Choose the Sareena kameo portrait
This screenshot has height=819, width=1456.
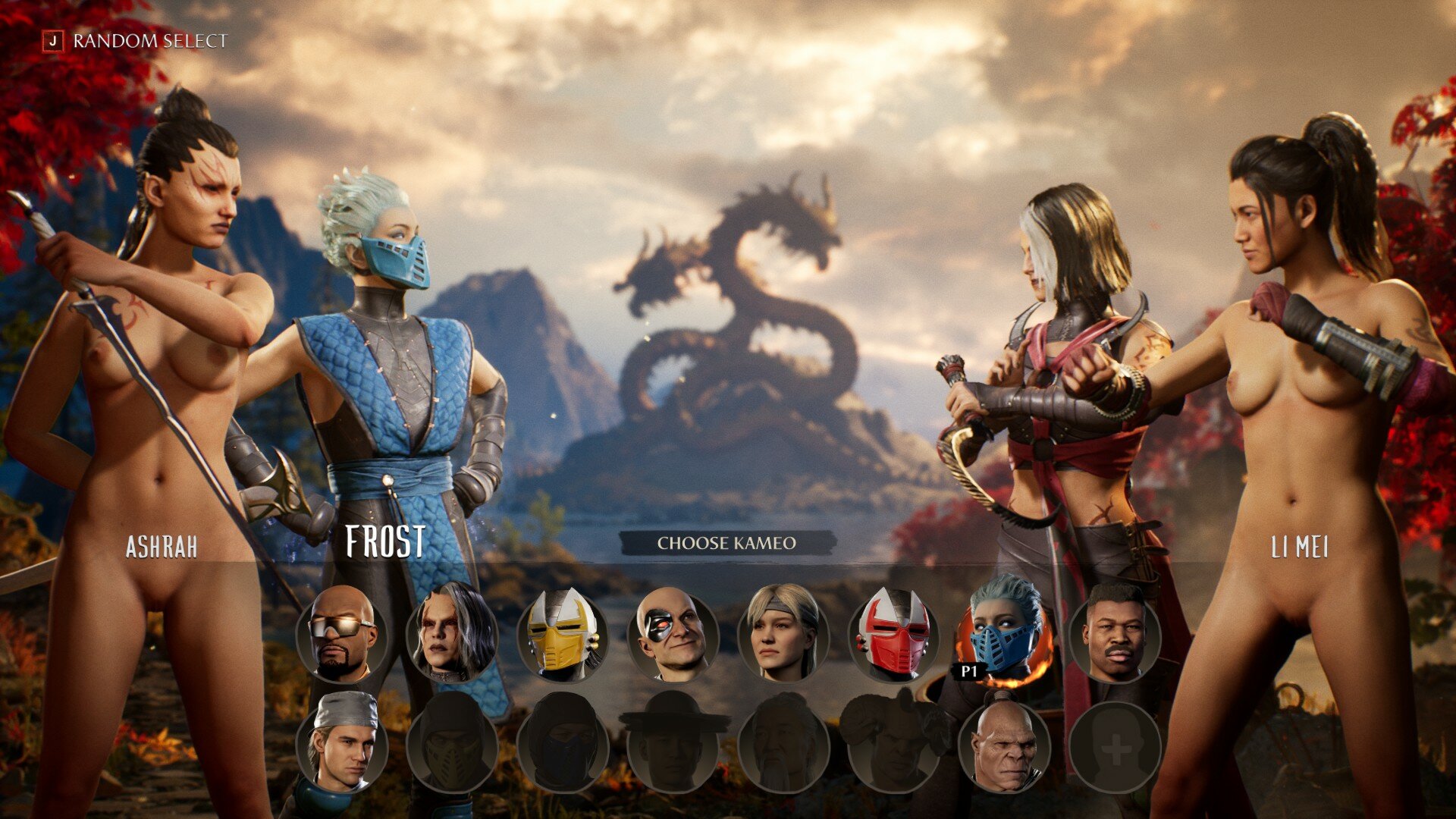pyautogui.click(x=452, y=634)
